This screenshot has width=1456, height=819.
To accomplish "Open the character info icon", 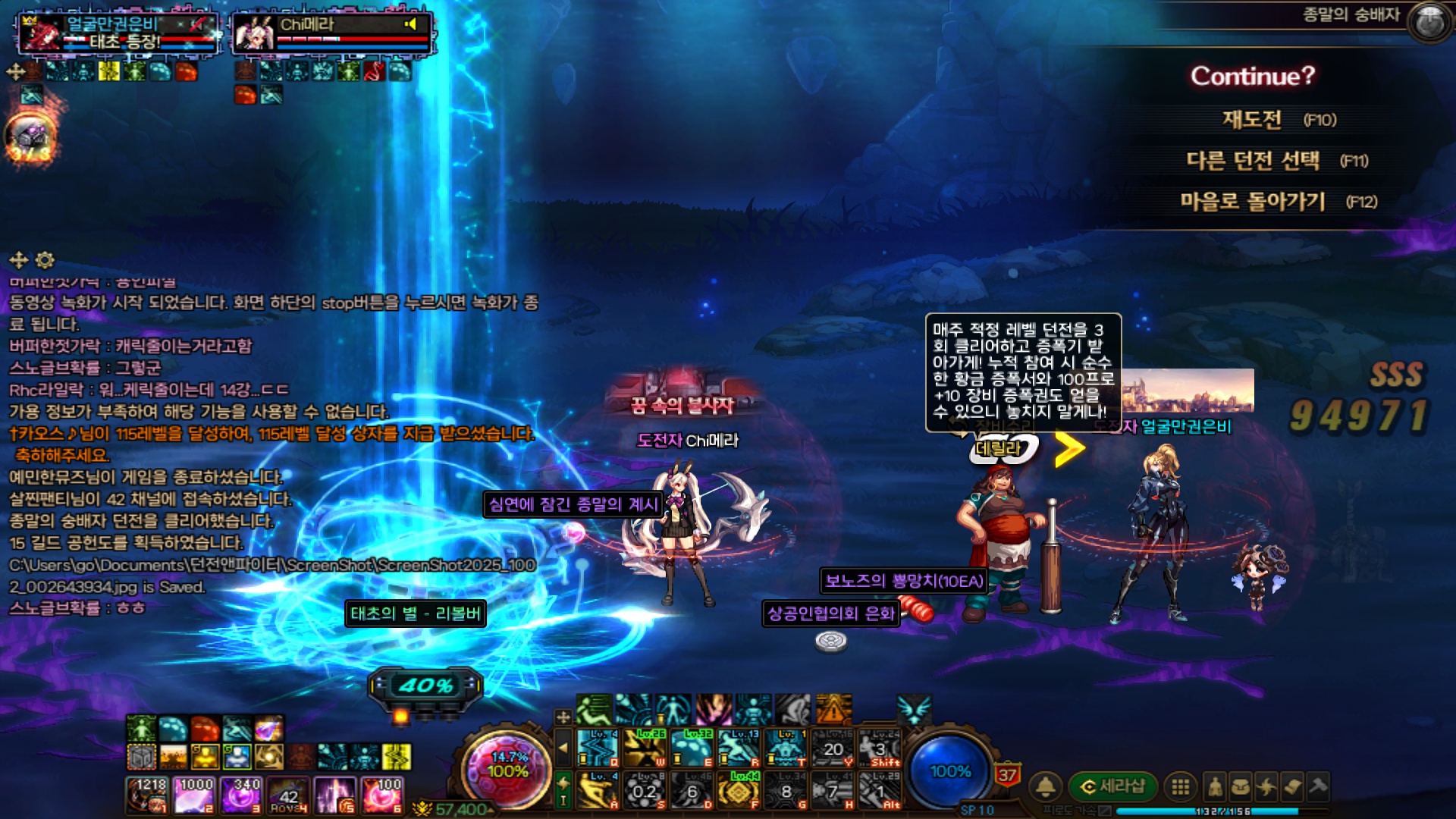I will click(1215, 786).
